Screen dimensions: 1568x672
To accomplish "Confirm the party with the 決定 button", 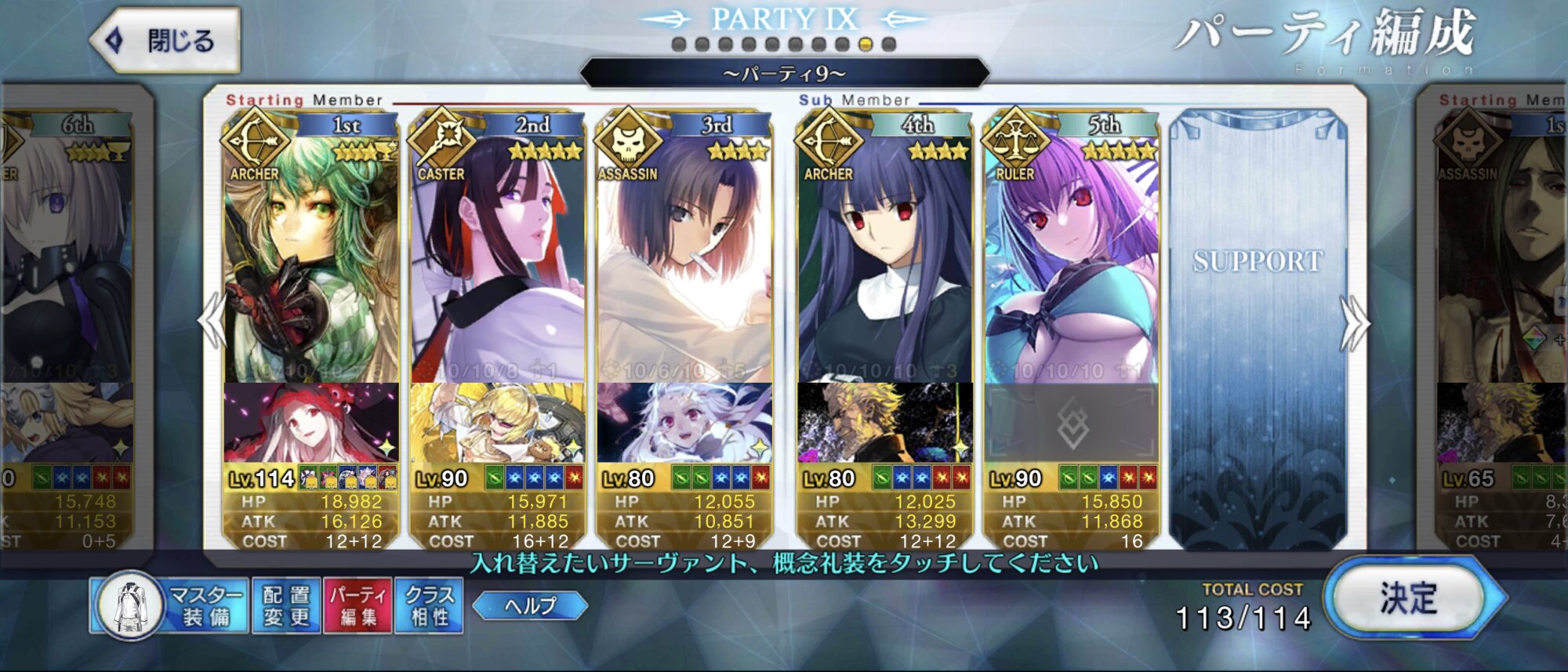I will click(x=1409, y=599).
